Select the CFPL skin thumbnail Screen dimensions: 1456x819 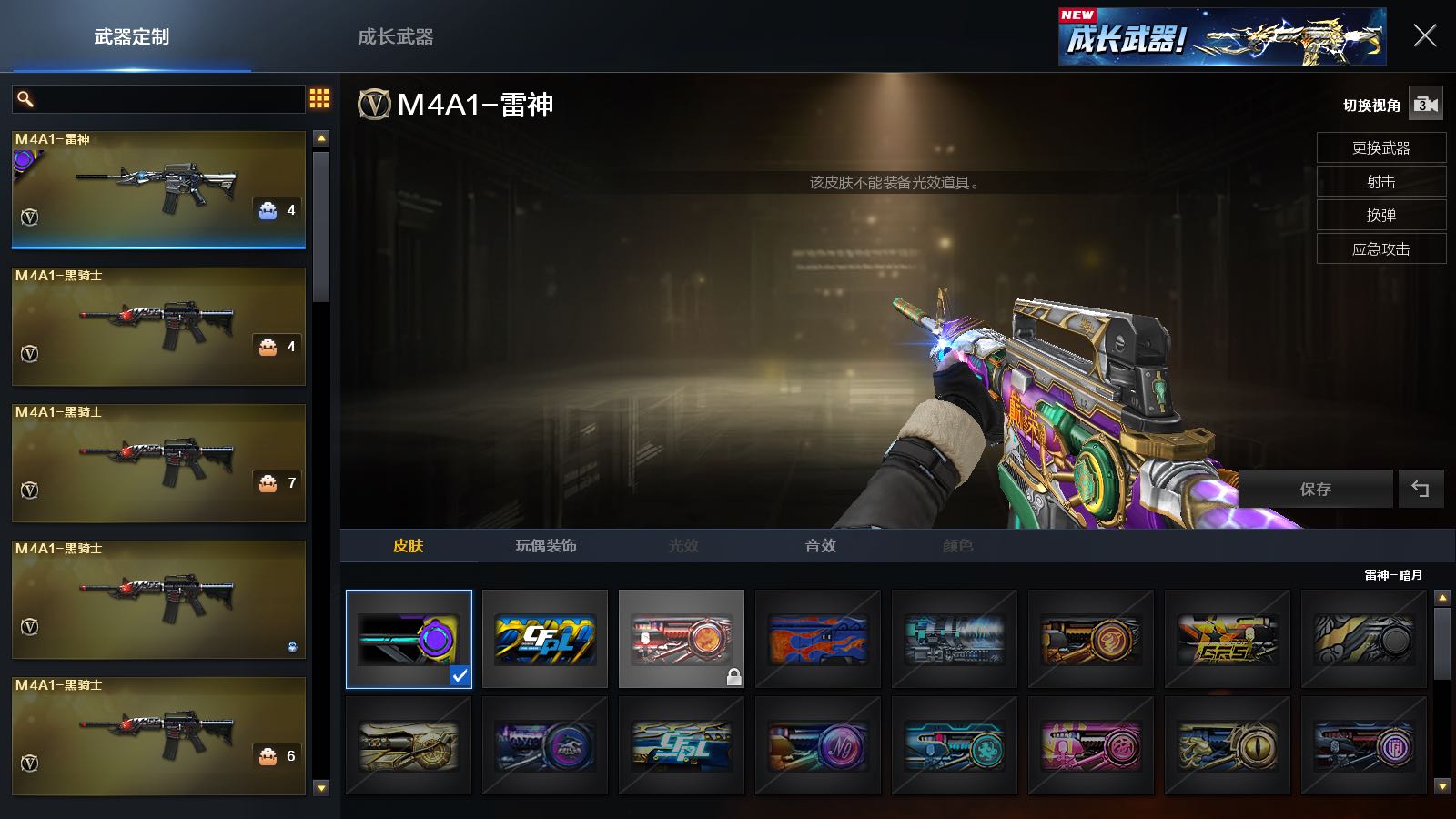(x=545, y=639)
